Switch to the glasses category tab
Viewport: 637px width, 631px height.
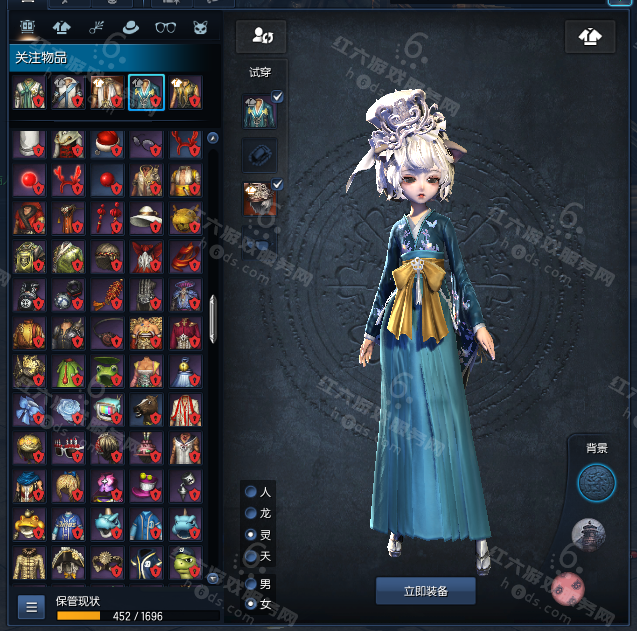pos(166,27)
